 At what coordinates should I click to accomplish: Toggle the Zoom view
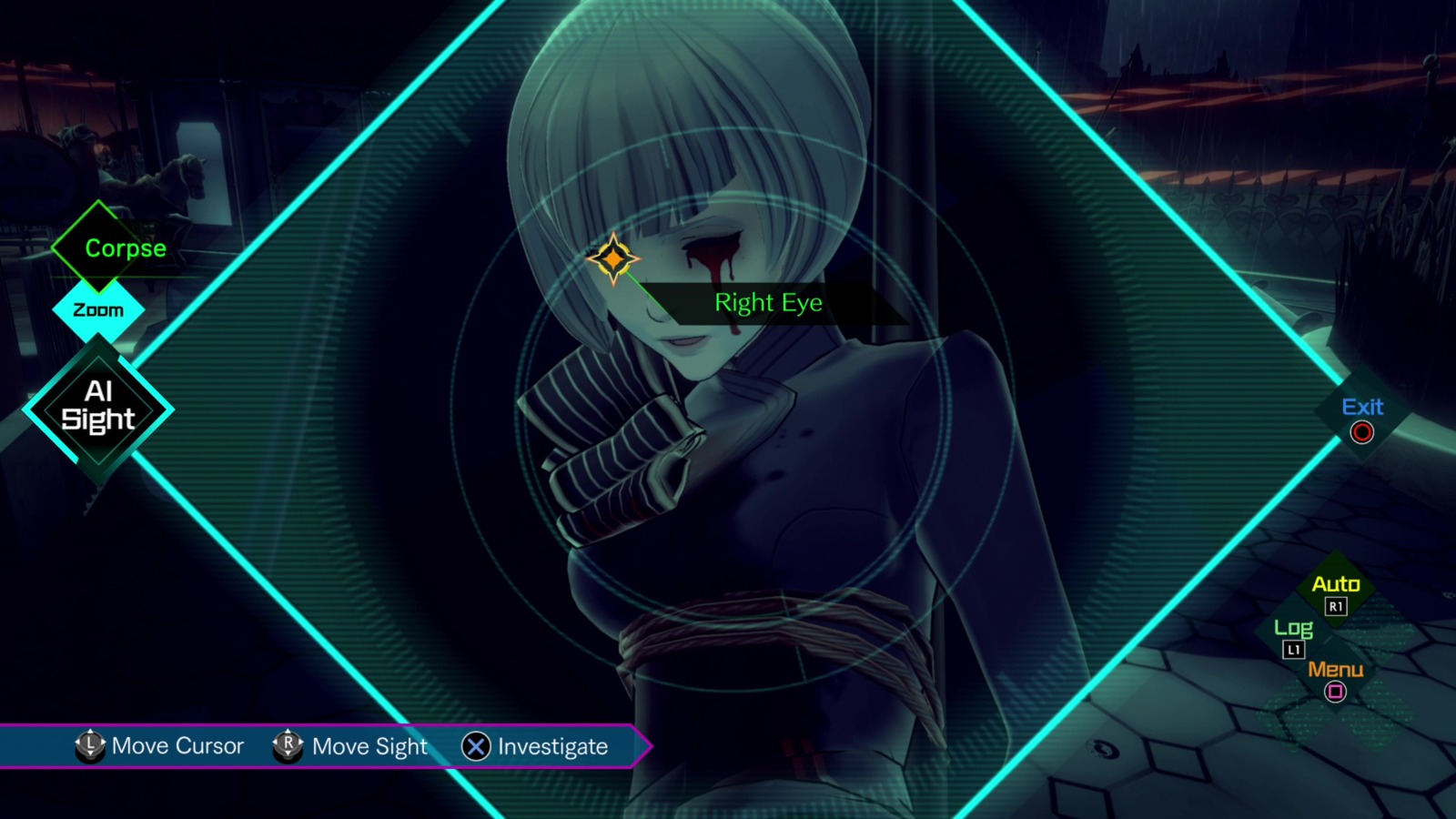coord(98,309)
